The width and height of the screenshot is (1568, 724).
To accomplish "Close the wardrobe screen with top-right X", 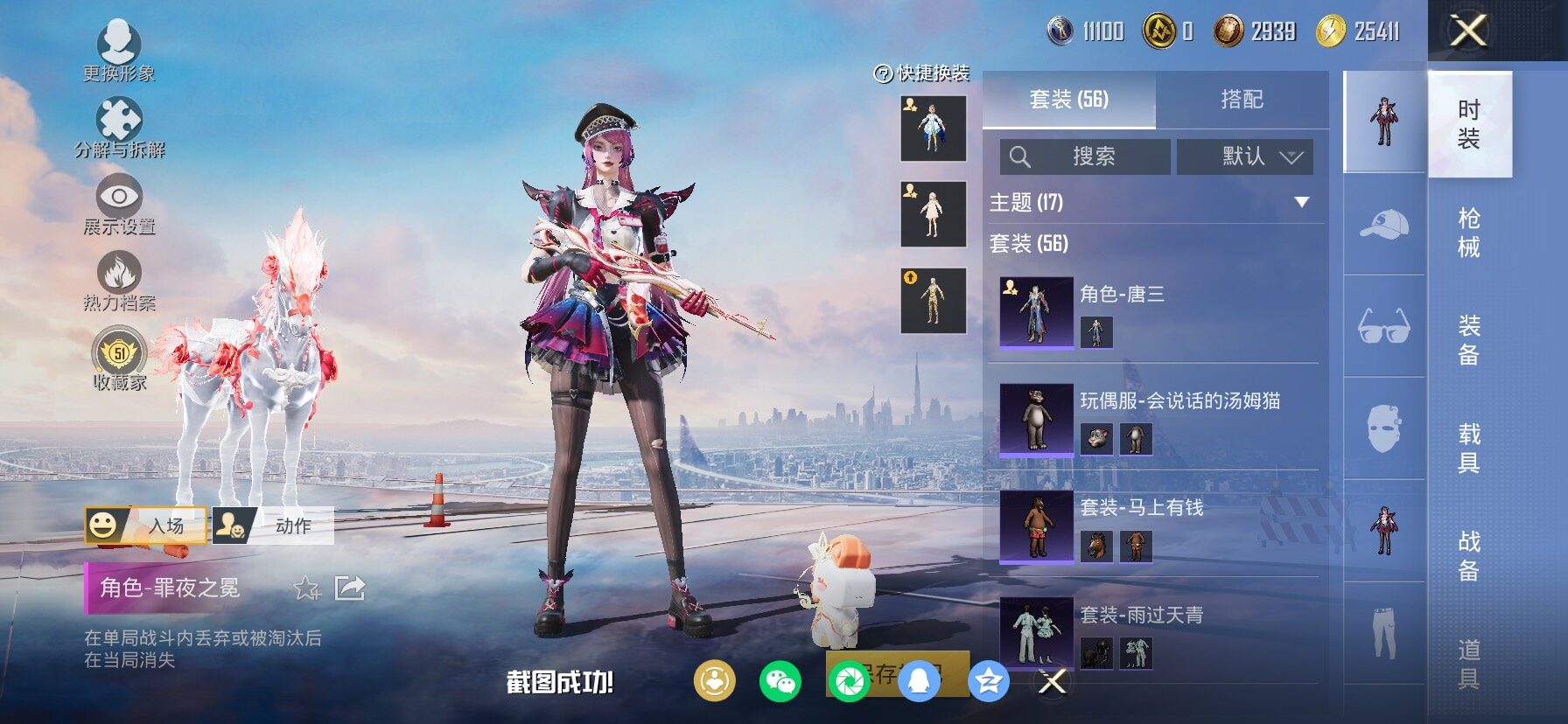I will 1469,31.
